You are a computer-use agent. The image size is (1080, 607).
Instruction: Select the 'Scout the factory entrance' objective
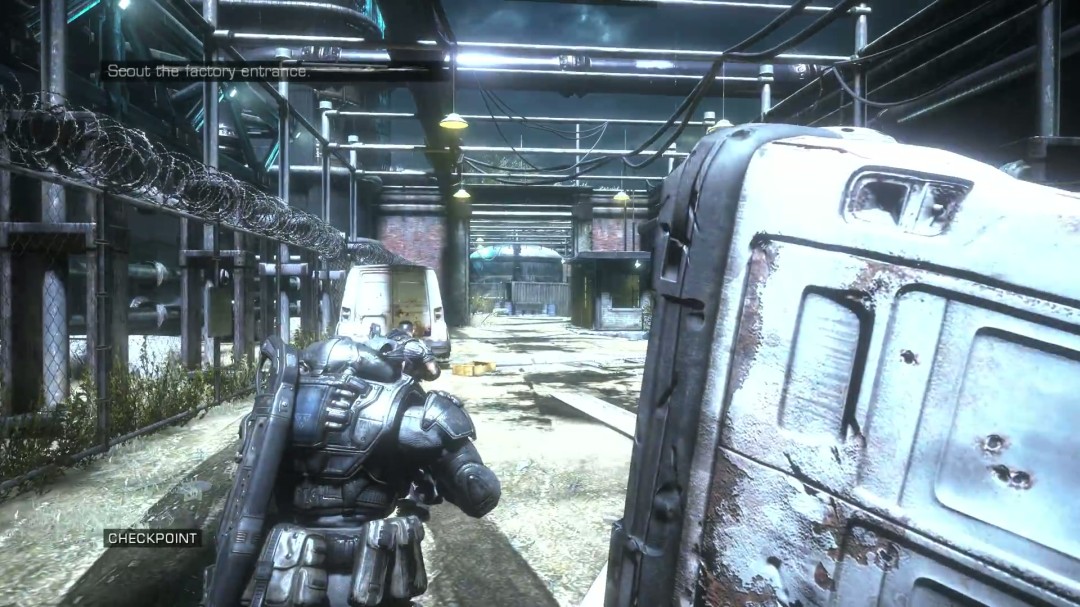(208, 72)
